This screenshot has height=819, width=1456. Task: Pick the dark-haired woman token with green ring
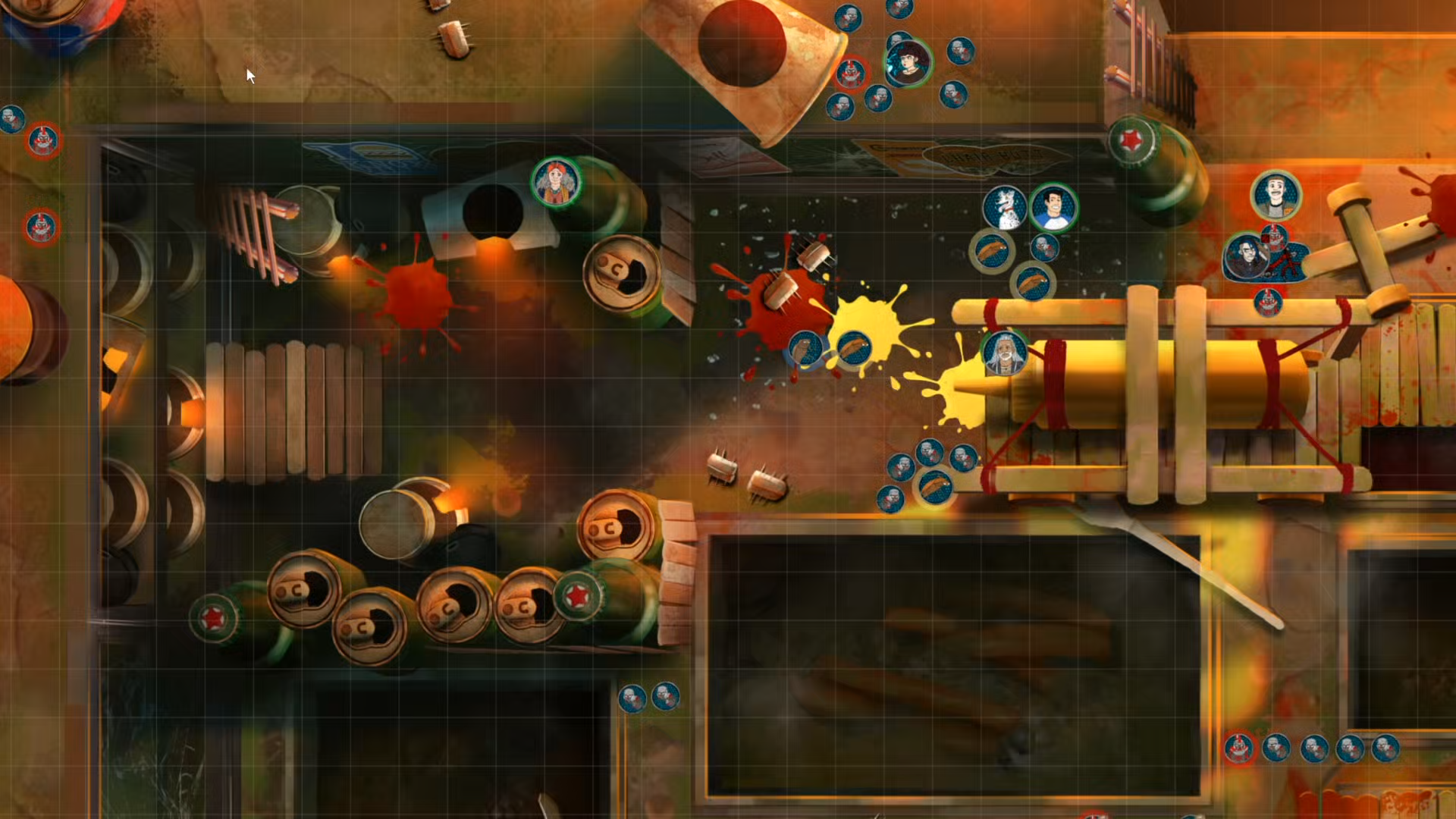click(x=908, y=63)
